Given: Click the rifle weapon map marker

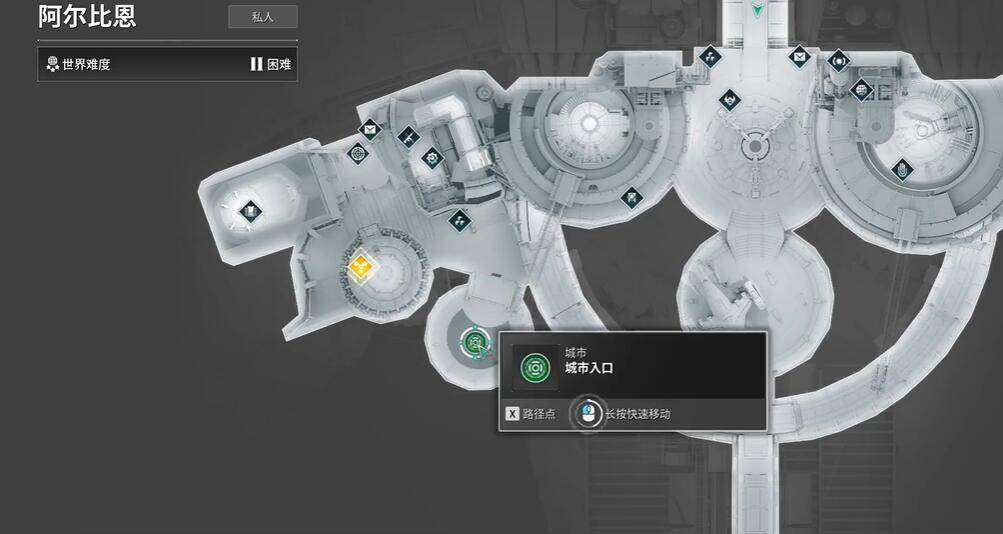Looking at the screenshot, I should pyautogui.click(x=408, y=137).
